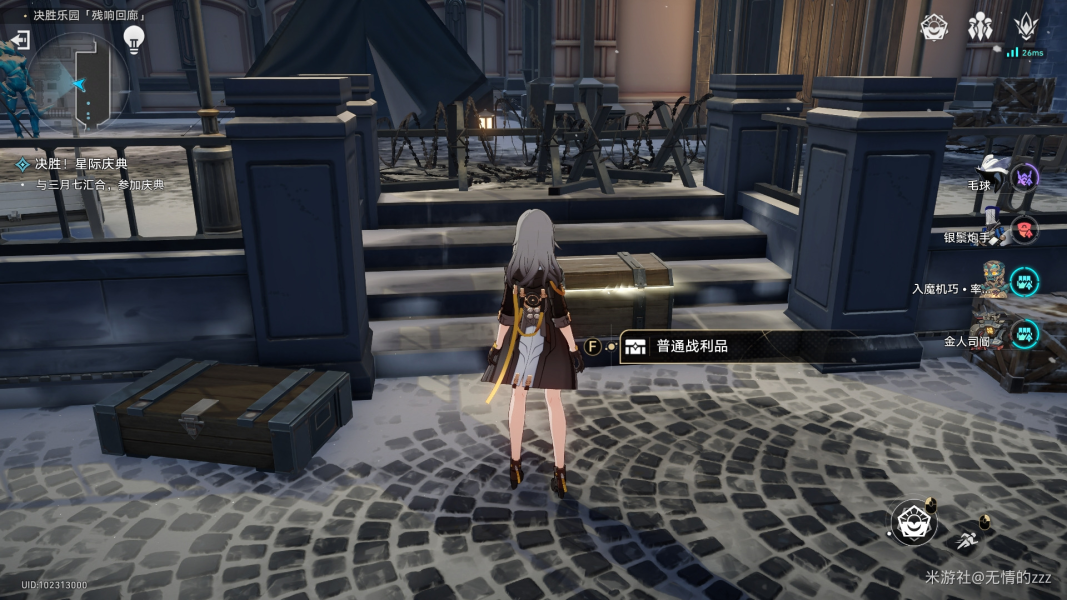Click the lightbulb hint icon

click(x=133, y=39)
